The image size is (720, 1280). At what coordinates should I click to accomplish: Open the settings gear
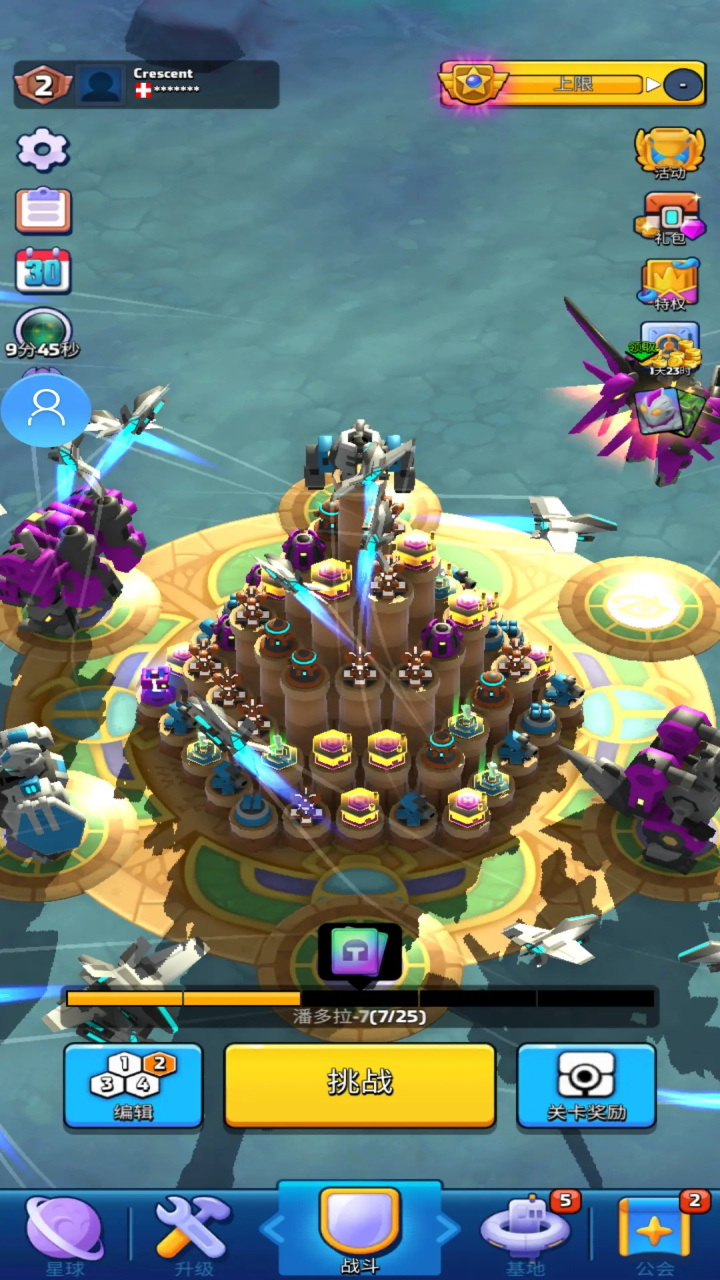tap(43, 150)
